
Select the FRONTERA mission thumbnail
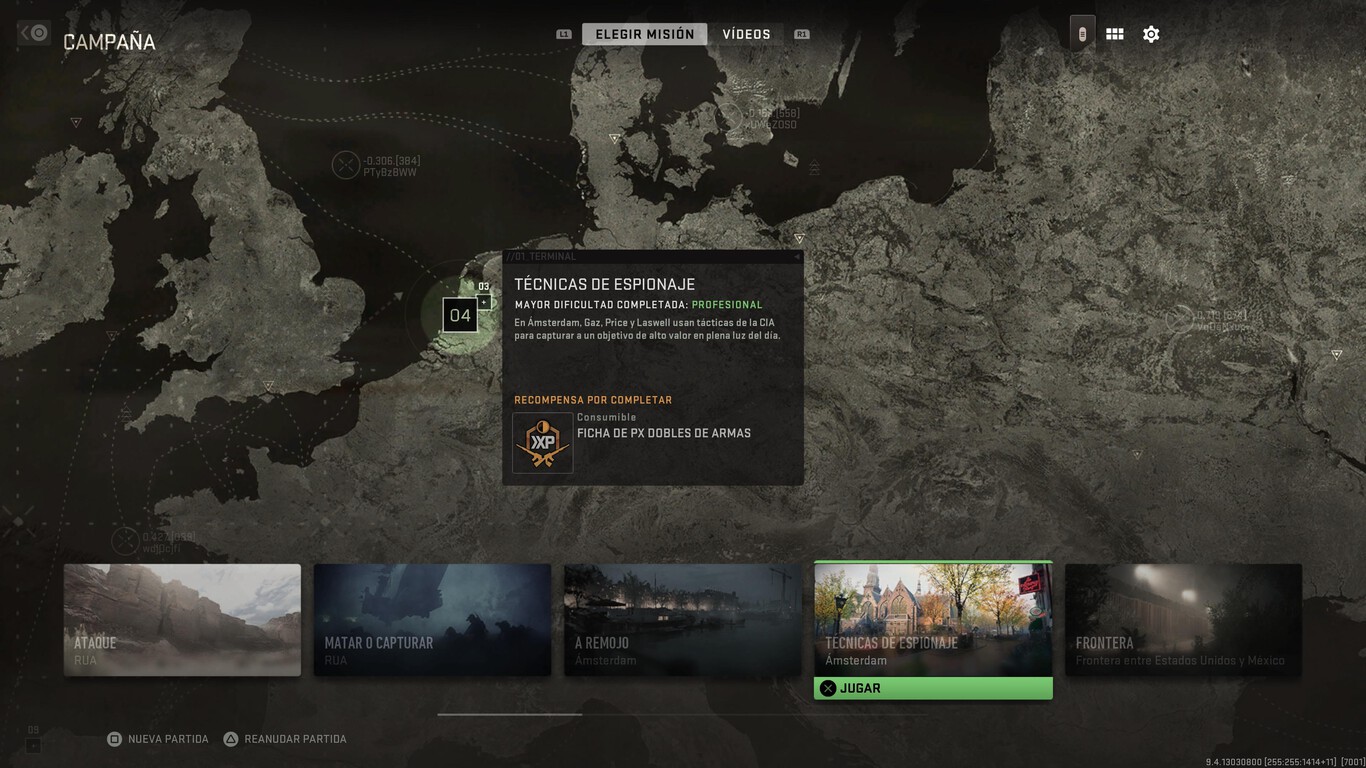coord(1182,619)
